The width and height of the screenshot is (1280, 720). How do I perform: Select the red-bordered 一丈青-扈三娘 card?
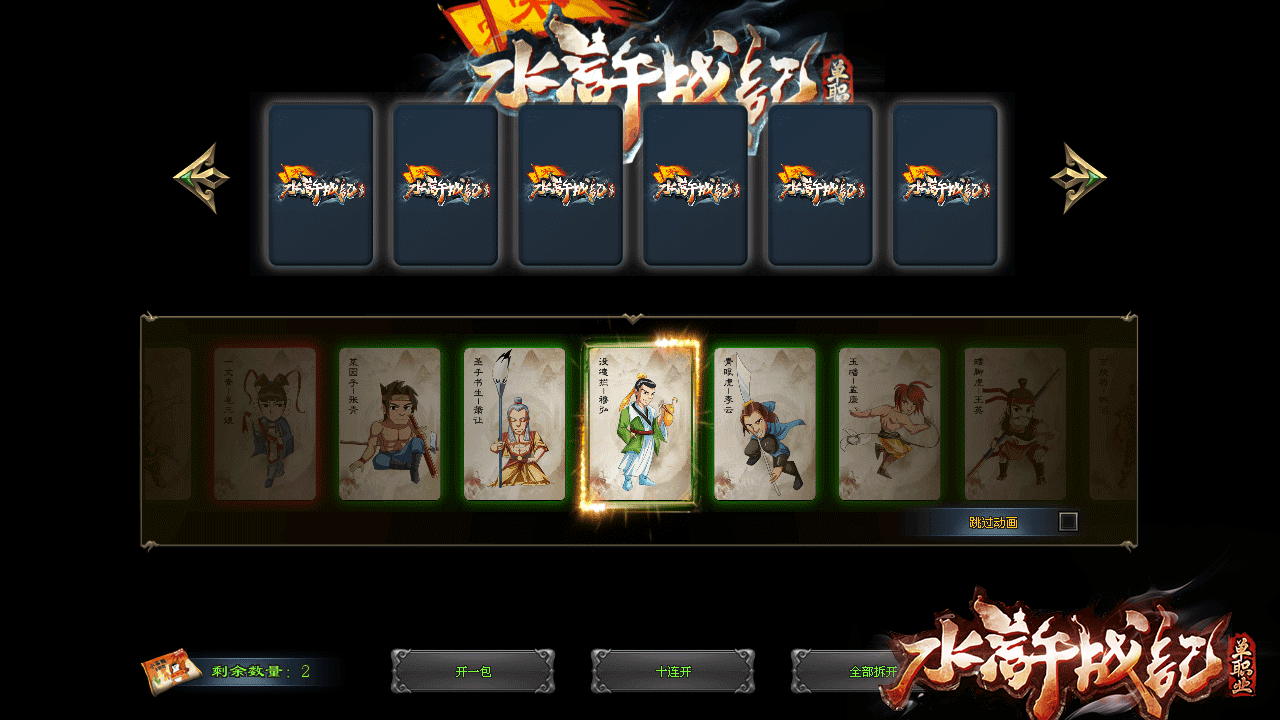[264, 424]
